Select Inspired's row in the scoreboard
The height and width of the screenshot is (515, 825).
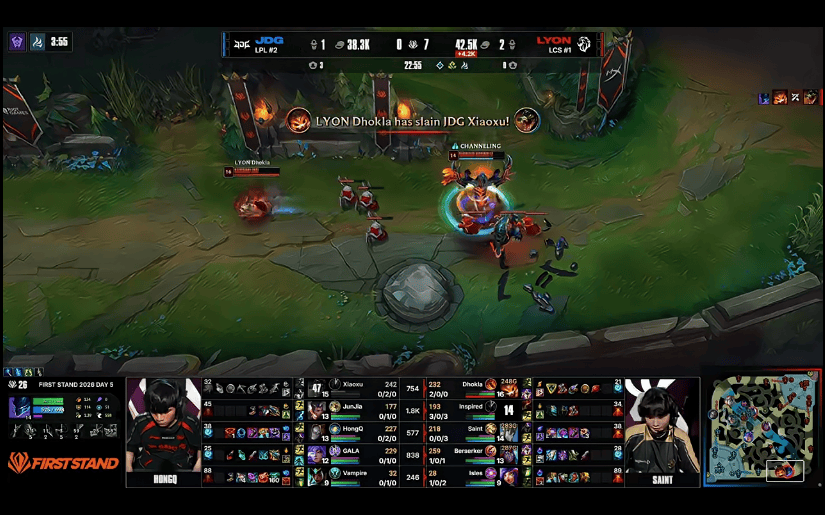(x=468, y=408)
